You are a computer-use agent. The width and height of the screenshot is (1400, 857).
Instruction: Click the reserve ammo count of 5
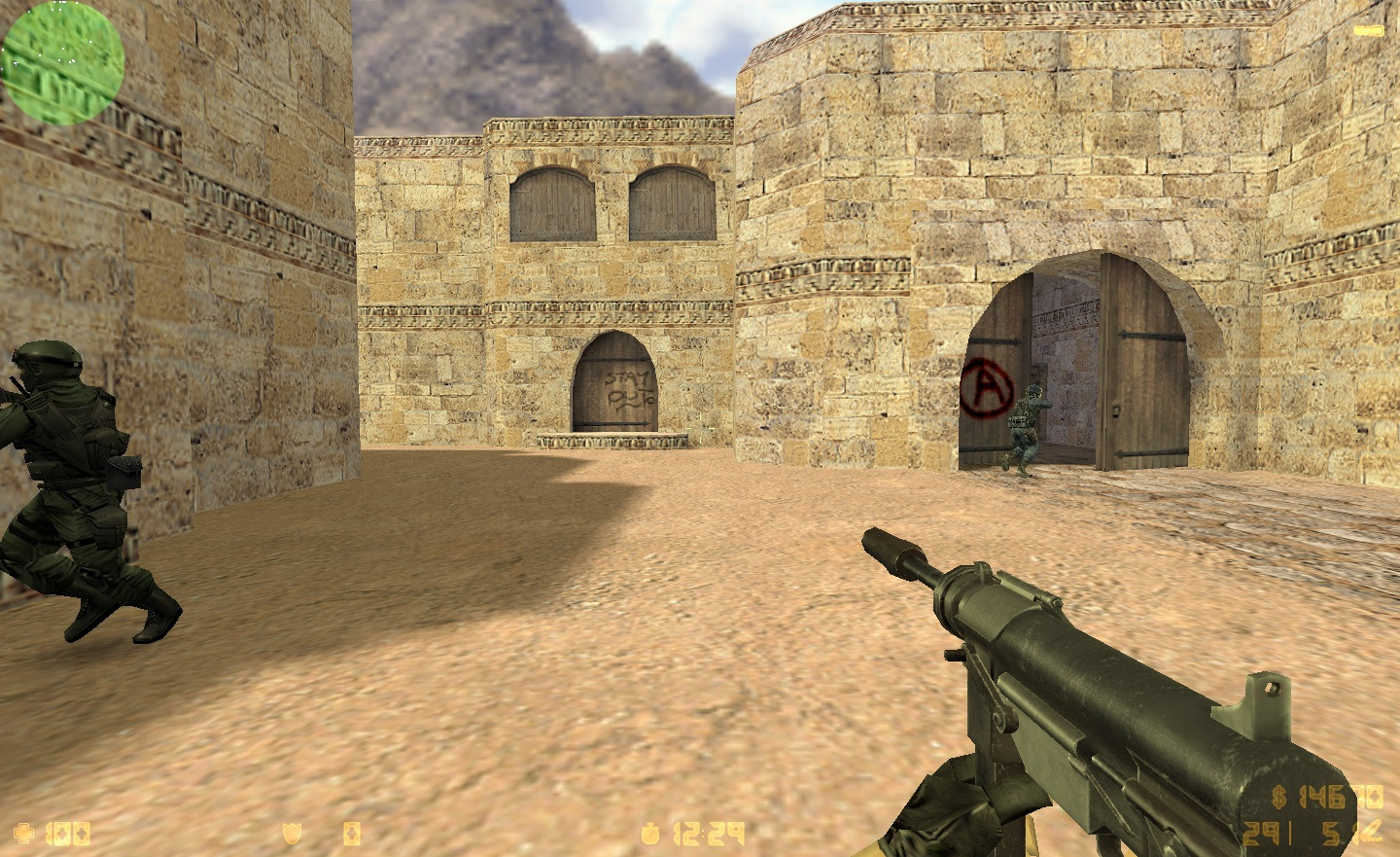pos(1330,832)
